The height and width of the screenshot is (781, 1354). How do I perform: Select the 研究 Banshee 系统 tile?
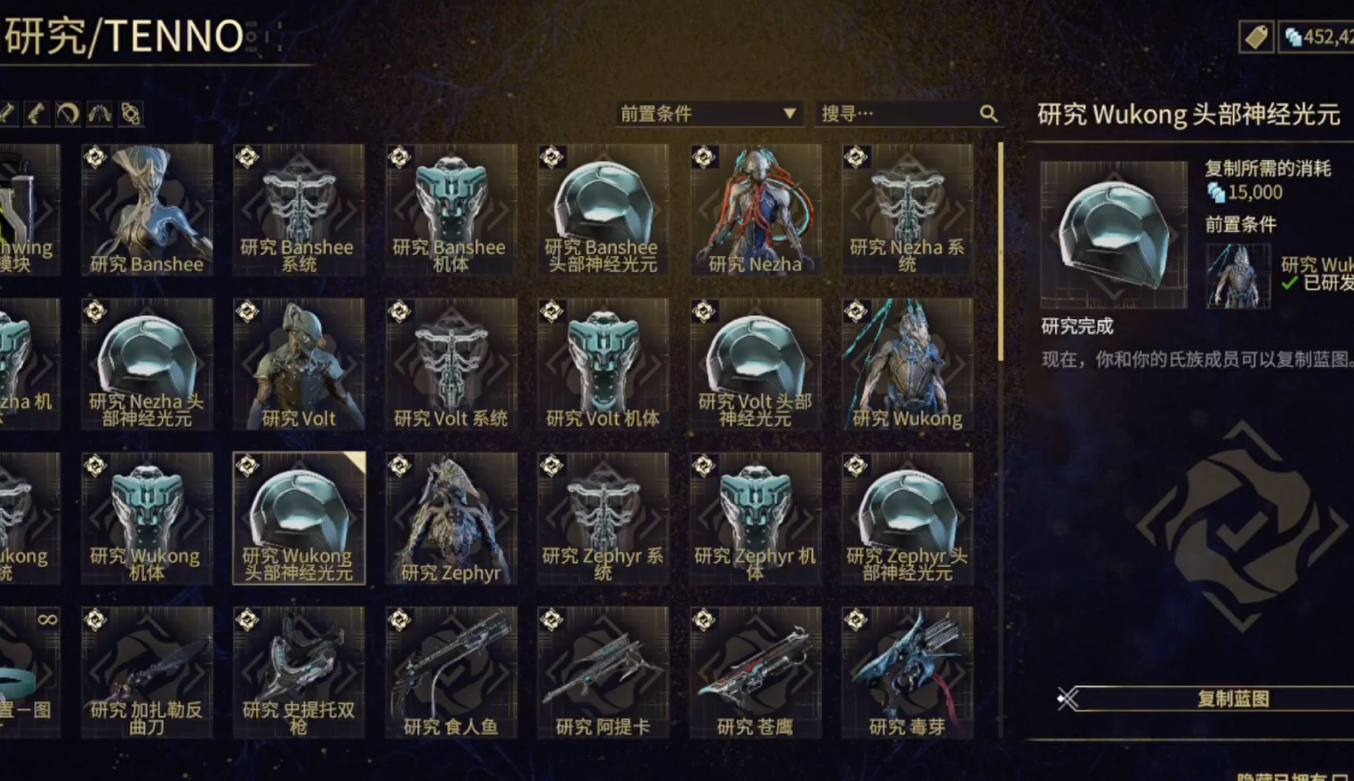[x=299, y=210]
